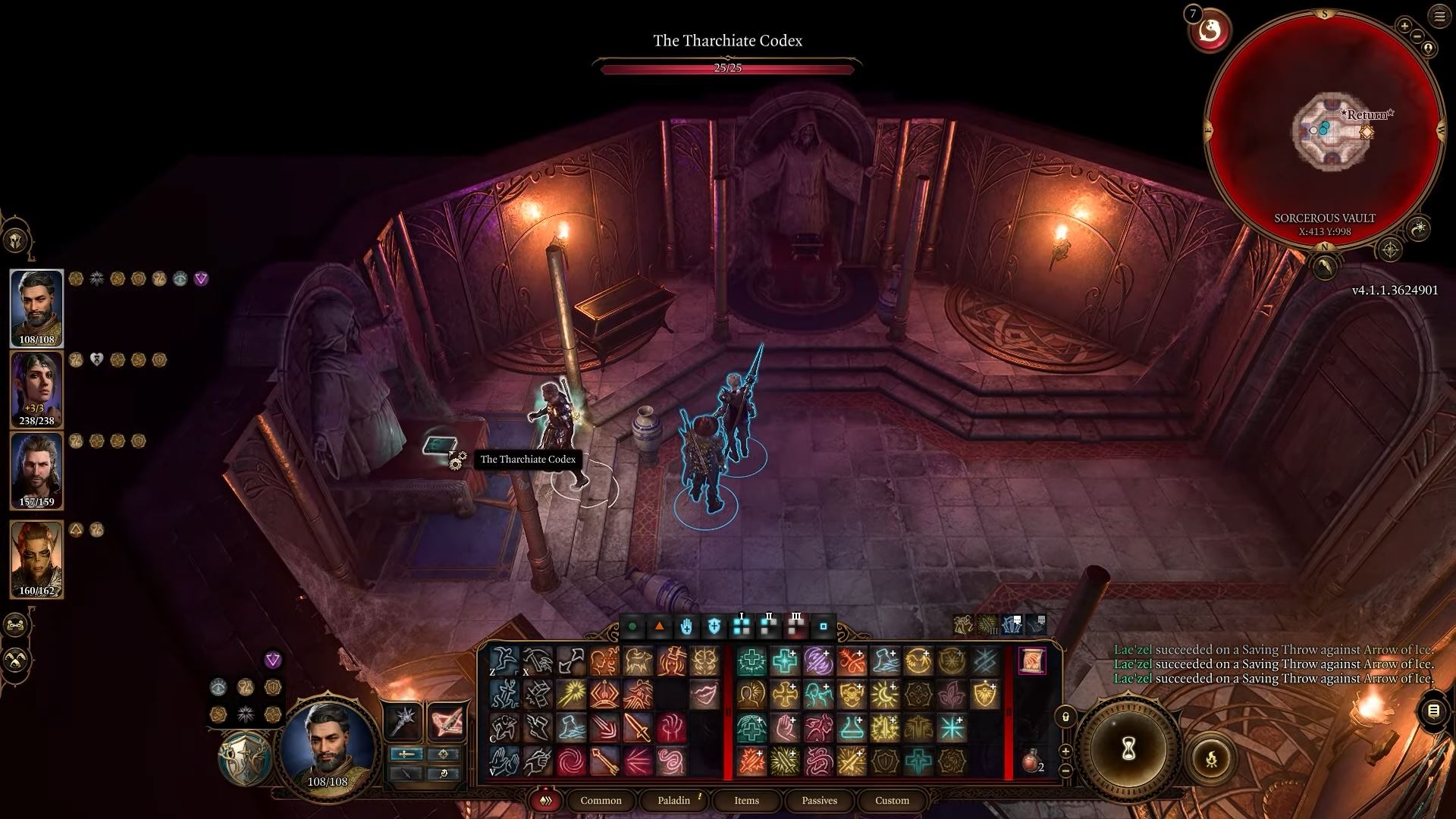Select the party portrait with 238/238 health
The height and width of the screenshot is (819, 1456).
36,388
